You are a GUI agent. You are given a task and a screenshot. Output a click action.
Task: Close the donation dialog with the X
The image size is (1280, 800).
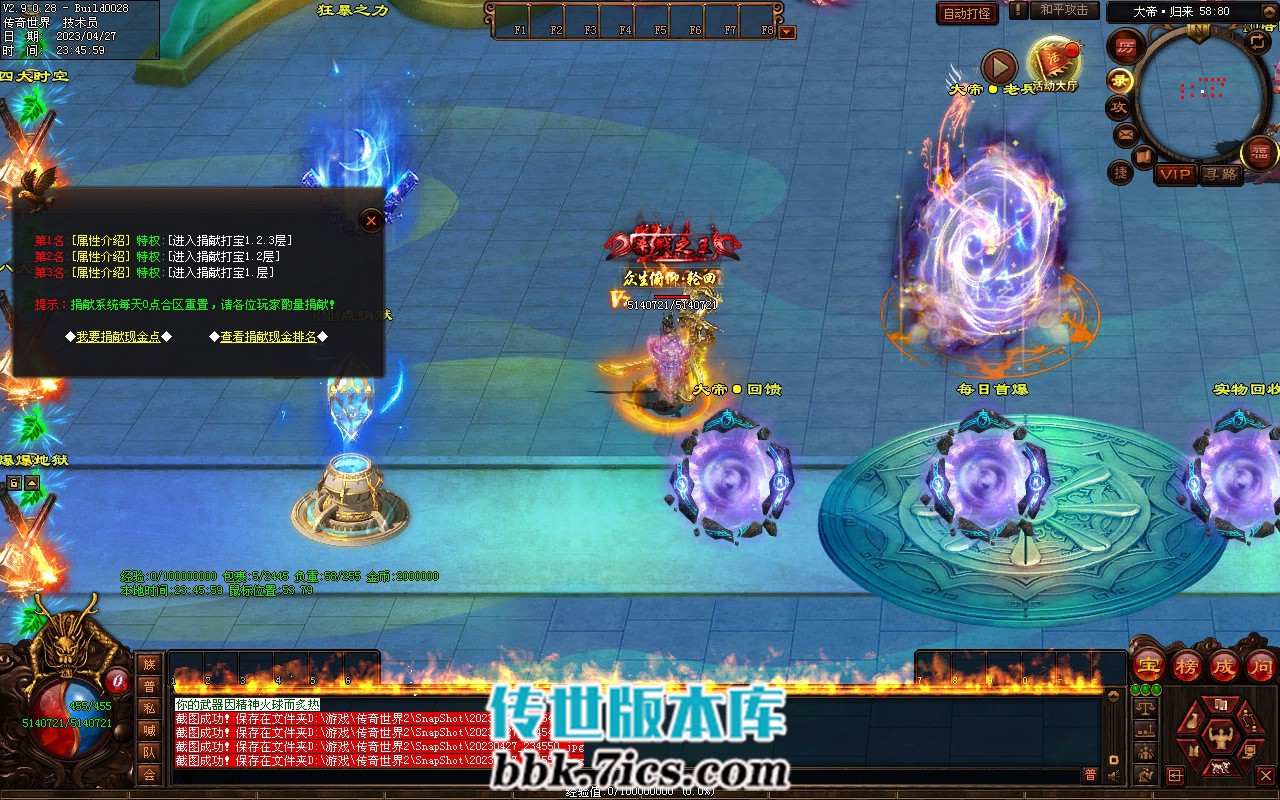tap(371, 220)
